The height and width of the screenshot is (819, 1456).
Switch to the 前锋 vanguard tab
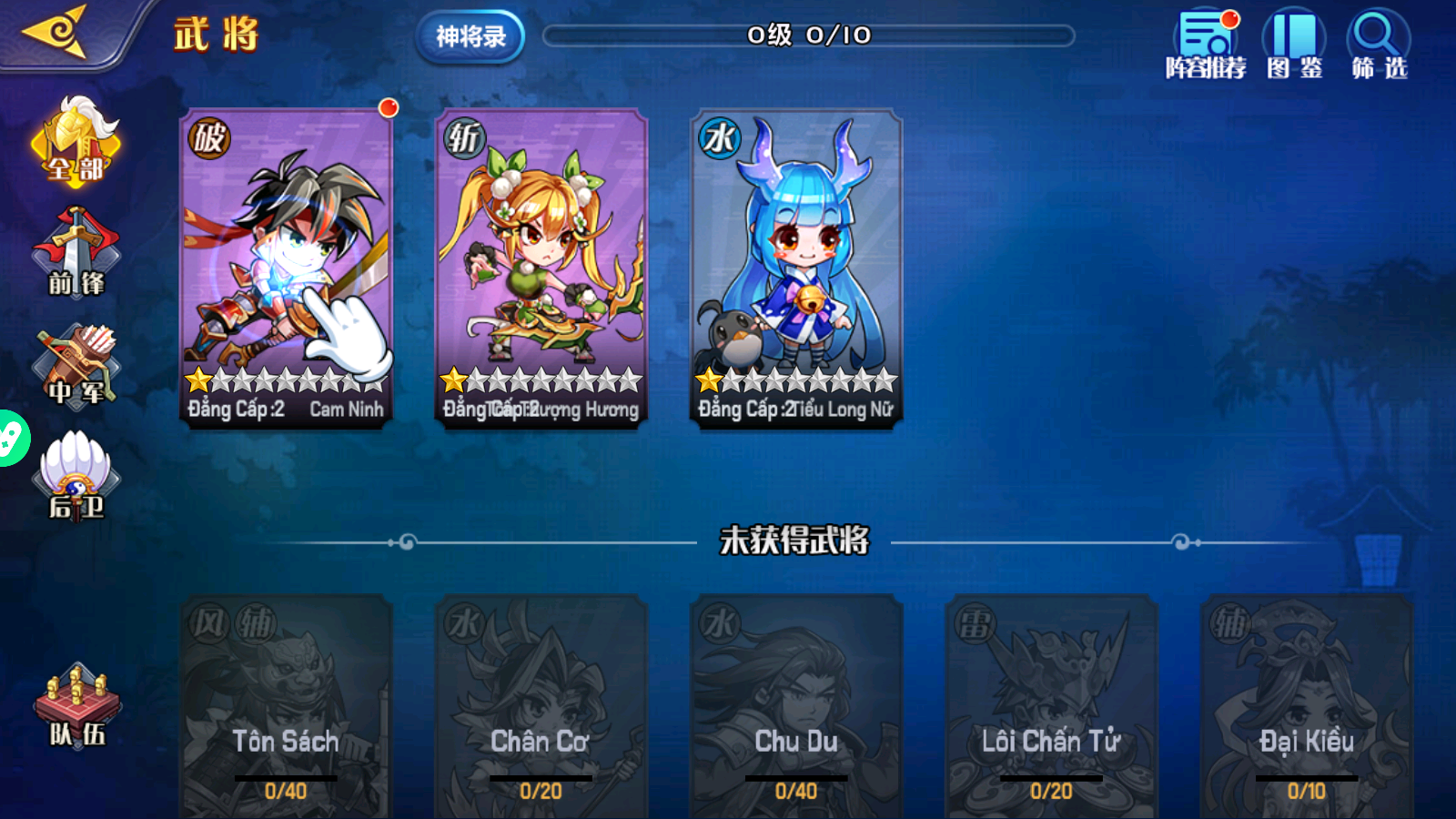[x=76, y=255]
